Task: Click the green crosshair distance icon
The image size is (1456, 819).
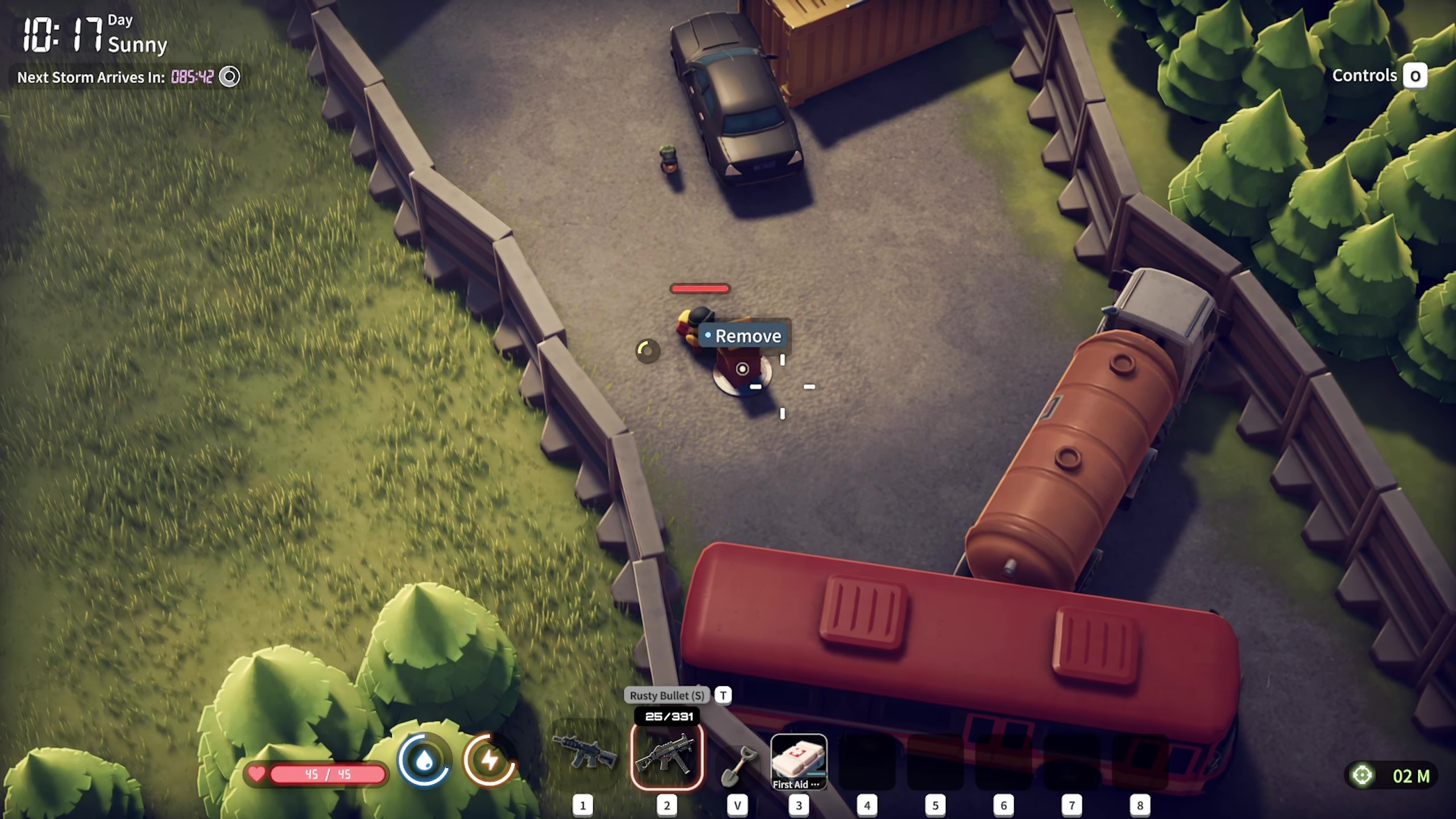Action: [x=1362, y=775]
